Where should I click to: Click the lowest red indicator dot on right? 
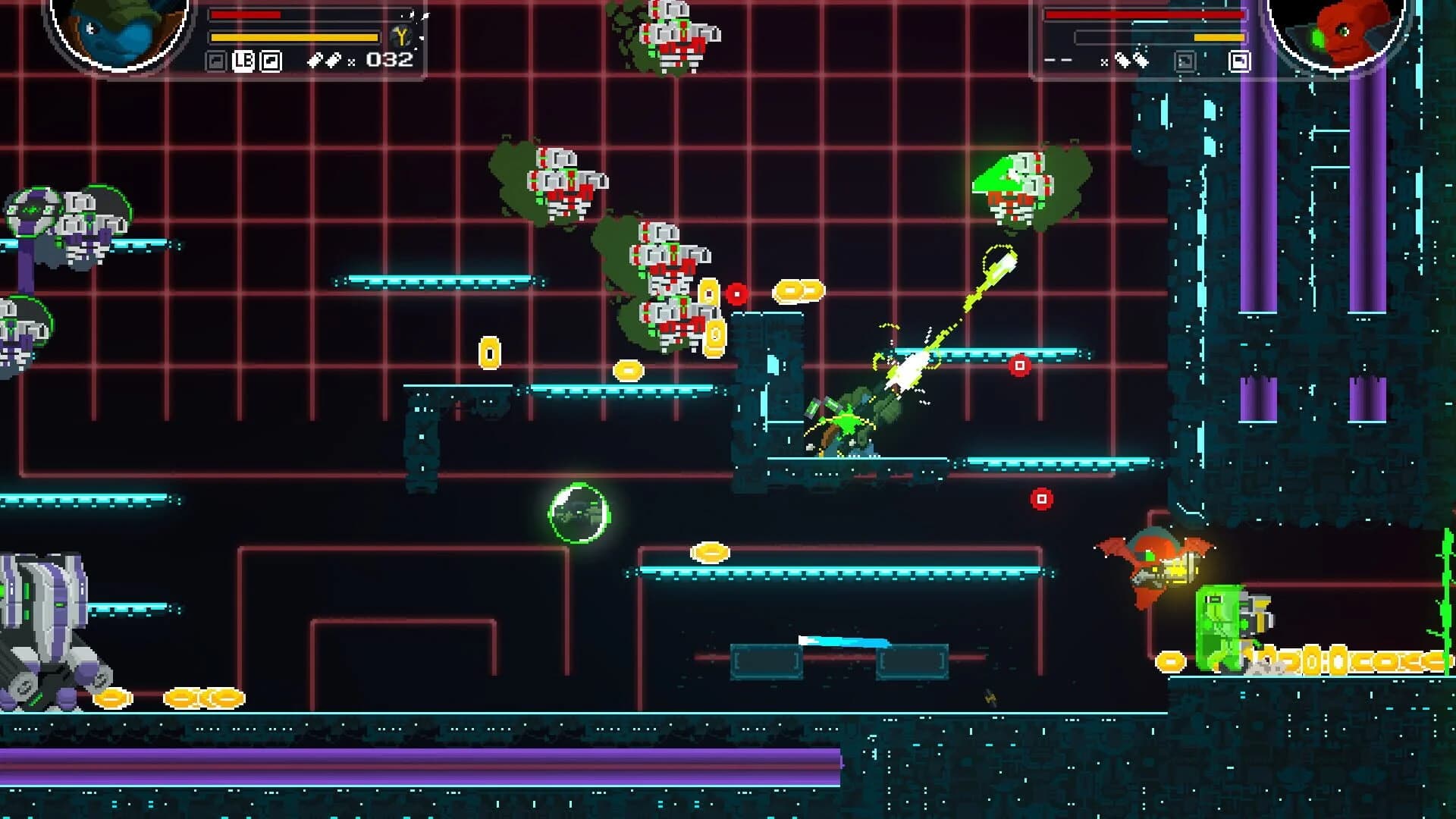click(1040, 500)
